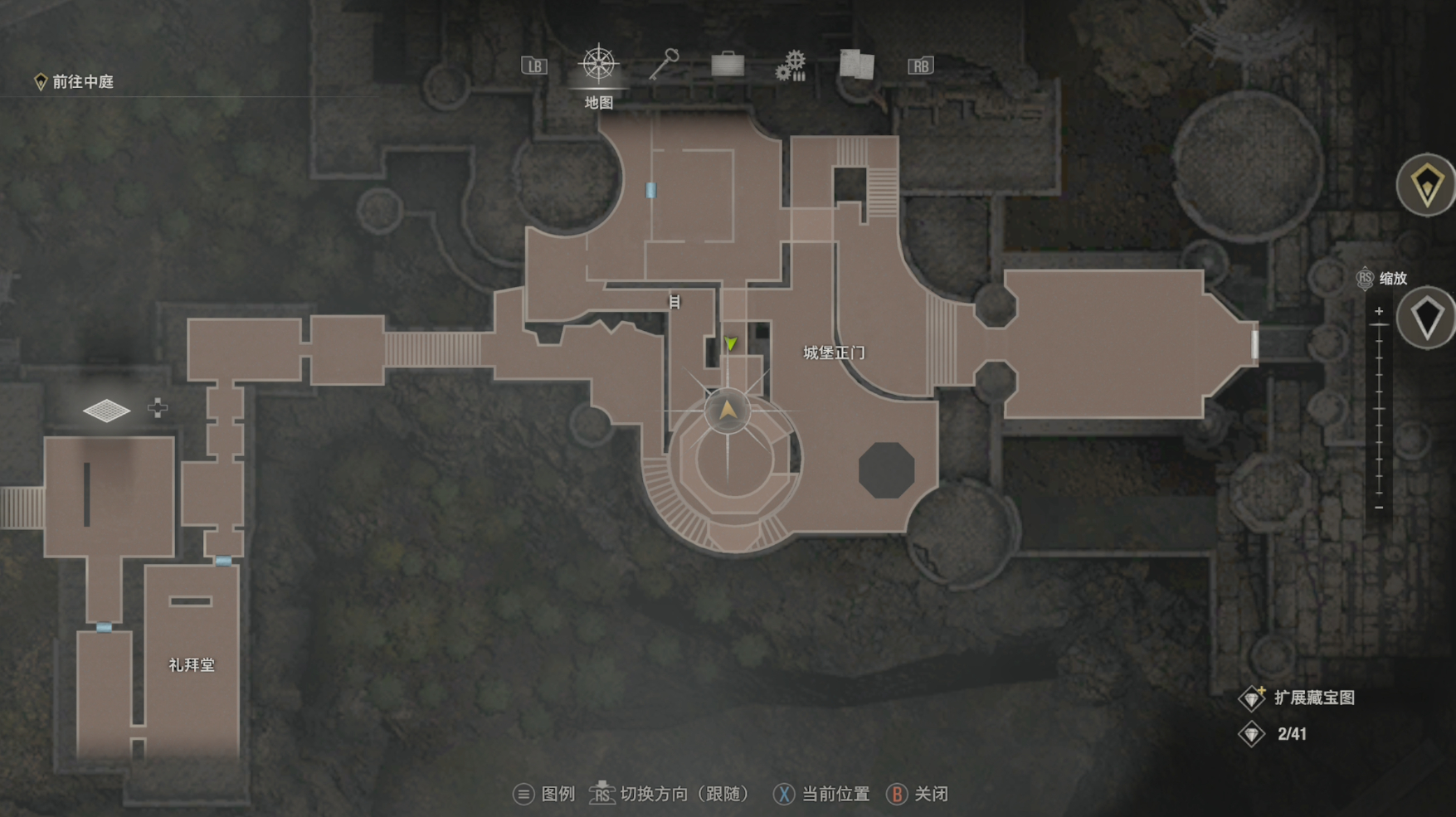Click the zoom slider minus sign
The height and width of the screenshot is (817, 1456).
pos(1379,508)
